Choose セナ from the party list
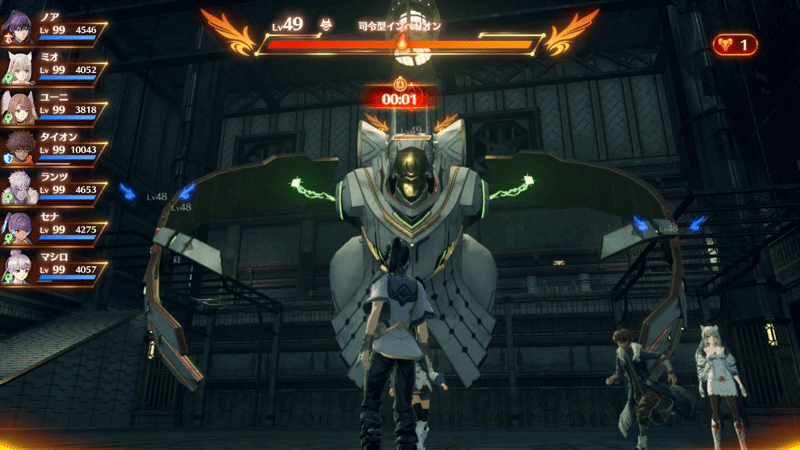Screen dimensions: 800x450 [55, 224]
